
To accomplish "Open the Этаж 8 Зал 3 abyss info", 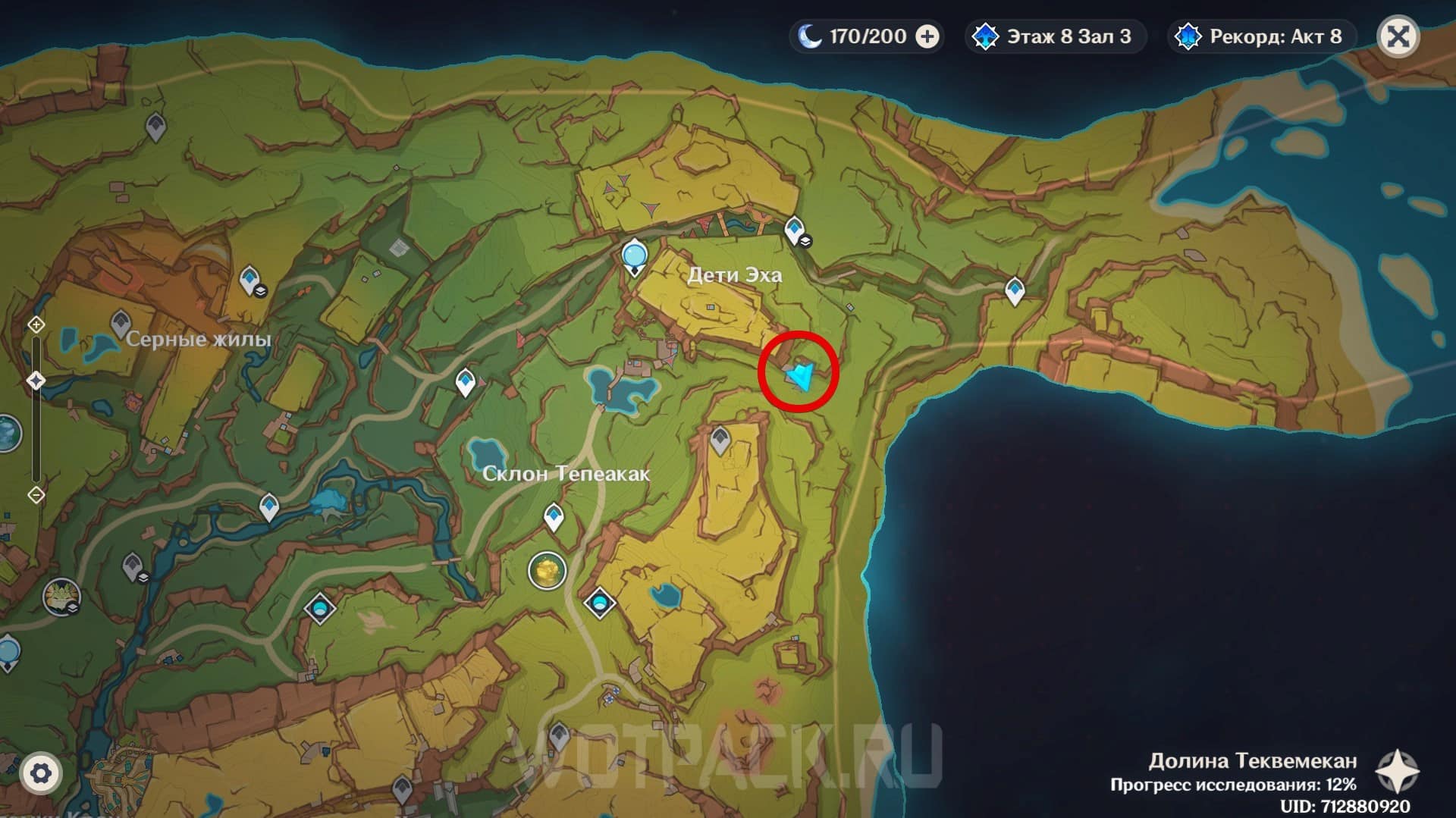I will click(1055, 36).
